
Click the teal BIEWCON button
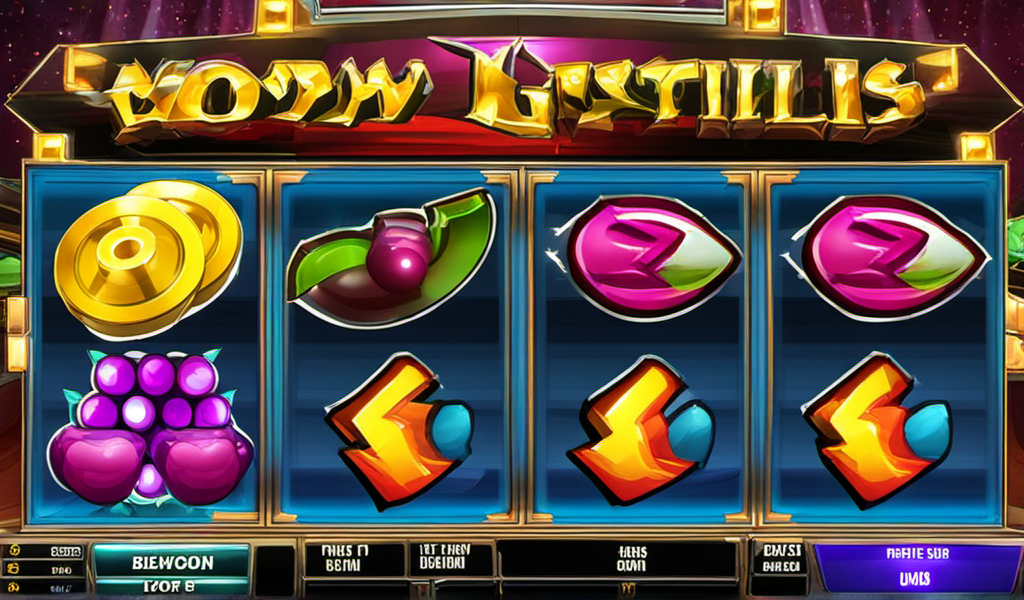170,562
